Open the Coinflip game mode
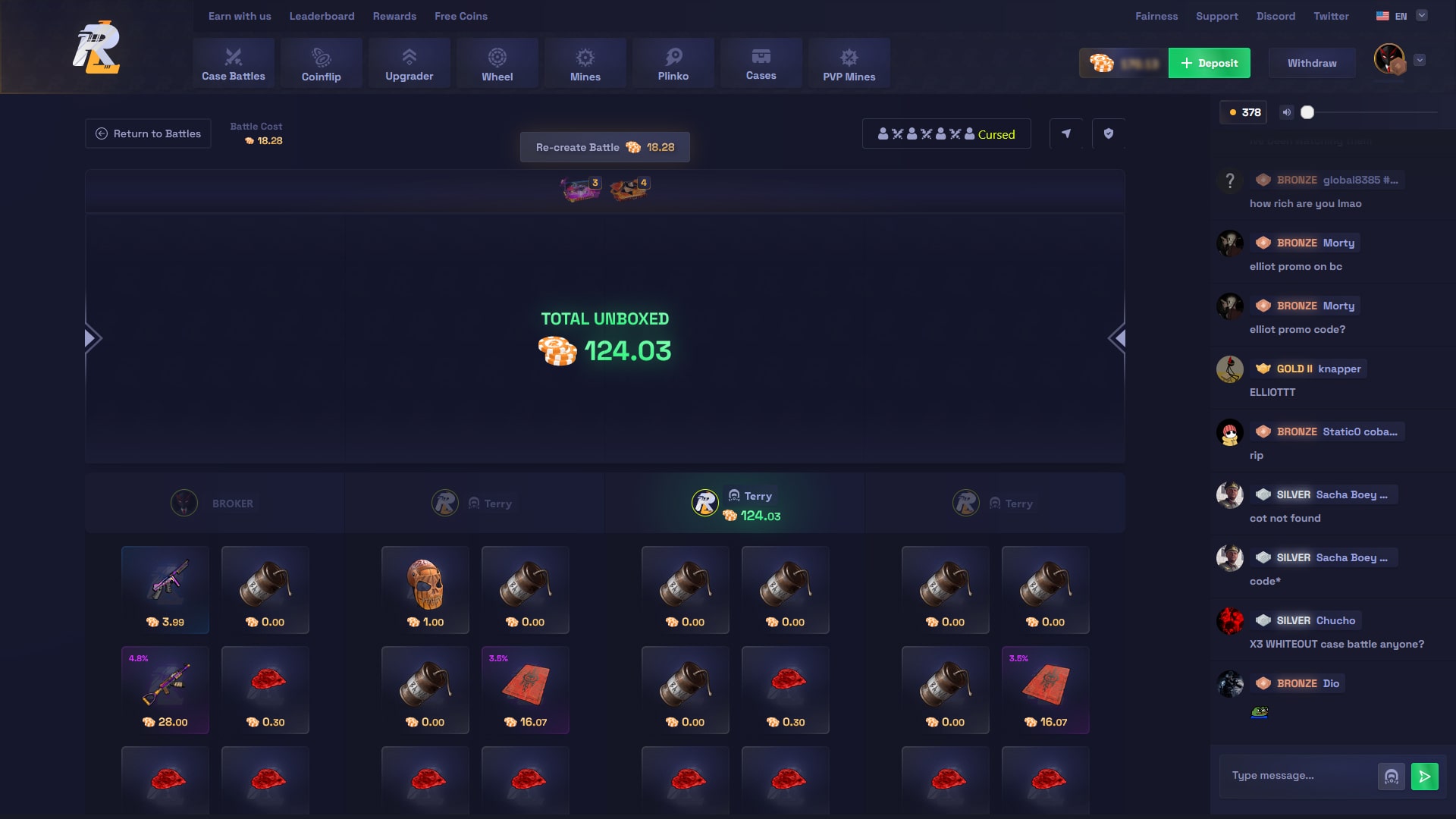This screenshot has height=819, width=1456. (321, 63)
